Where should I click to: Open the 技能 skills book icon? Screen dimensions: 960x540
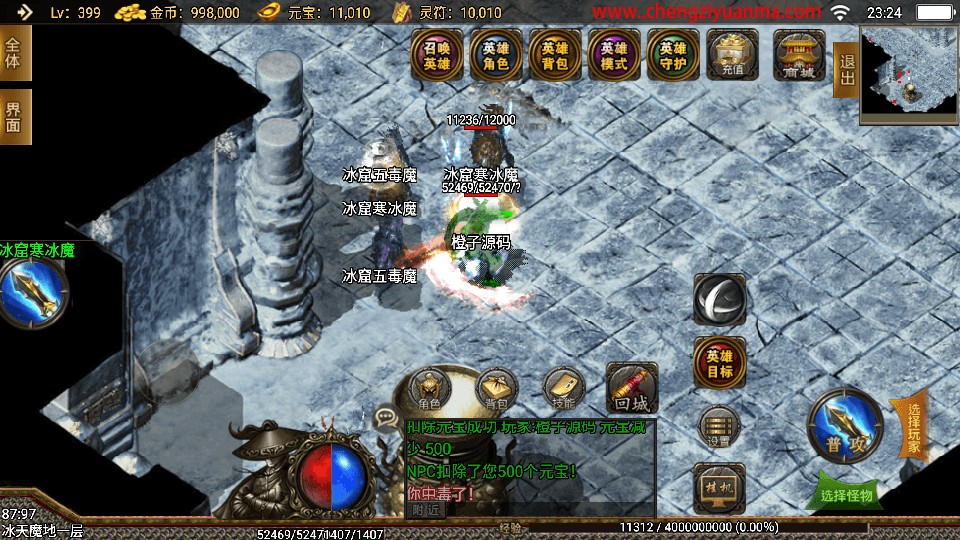tap(563, 390)
